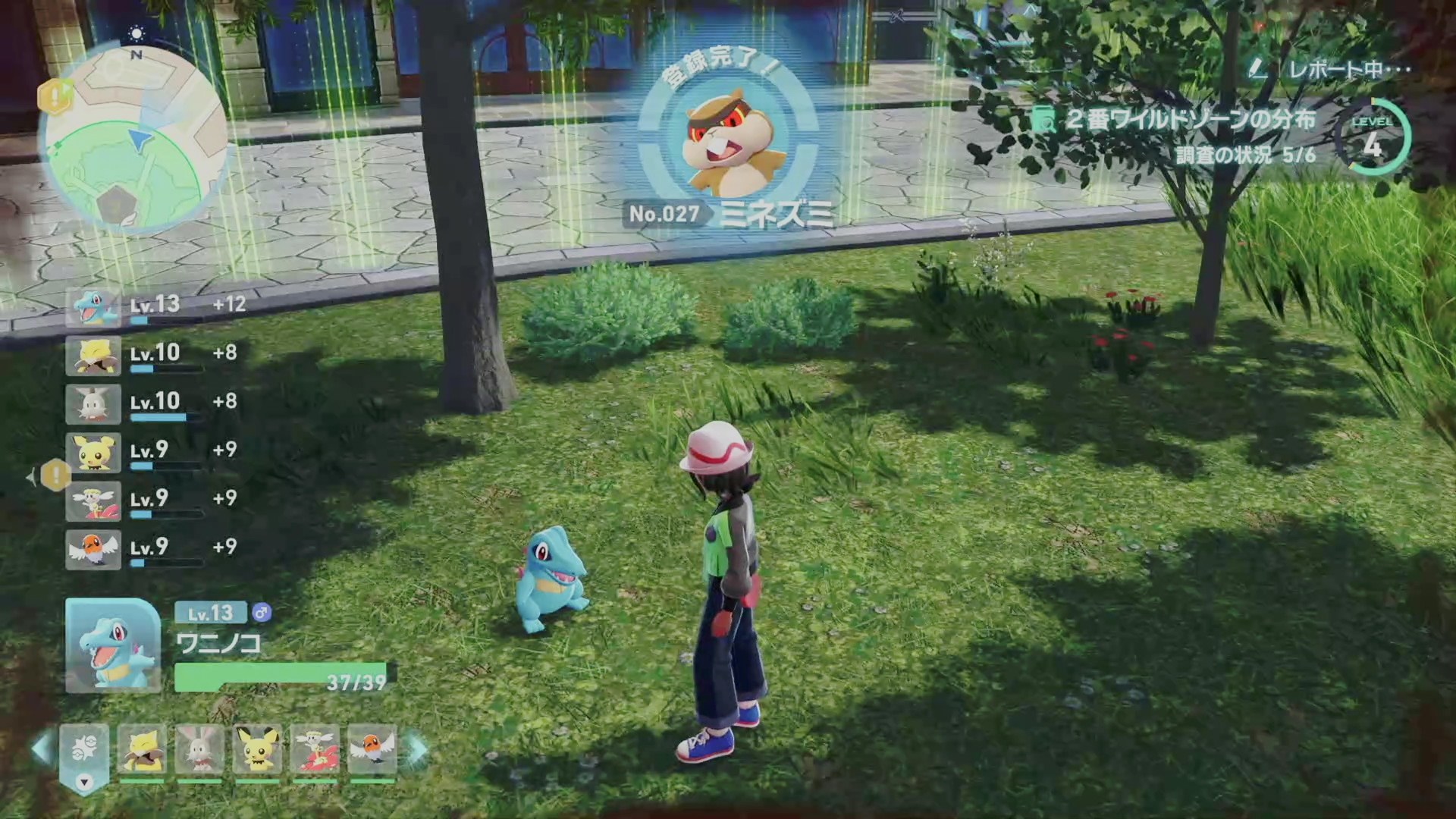Switch to Bunnelby in the party hotbar

click(199, 749)
